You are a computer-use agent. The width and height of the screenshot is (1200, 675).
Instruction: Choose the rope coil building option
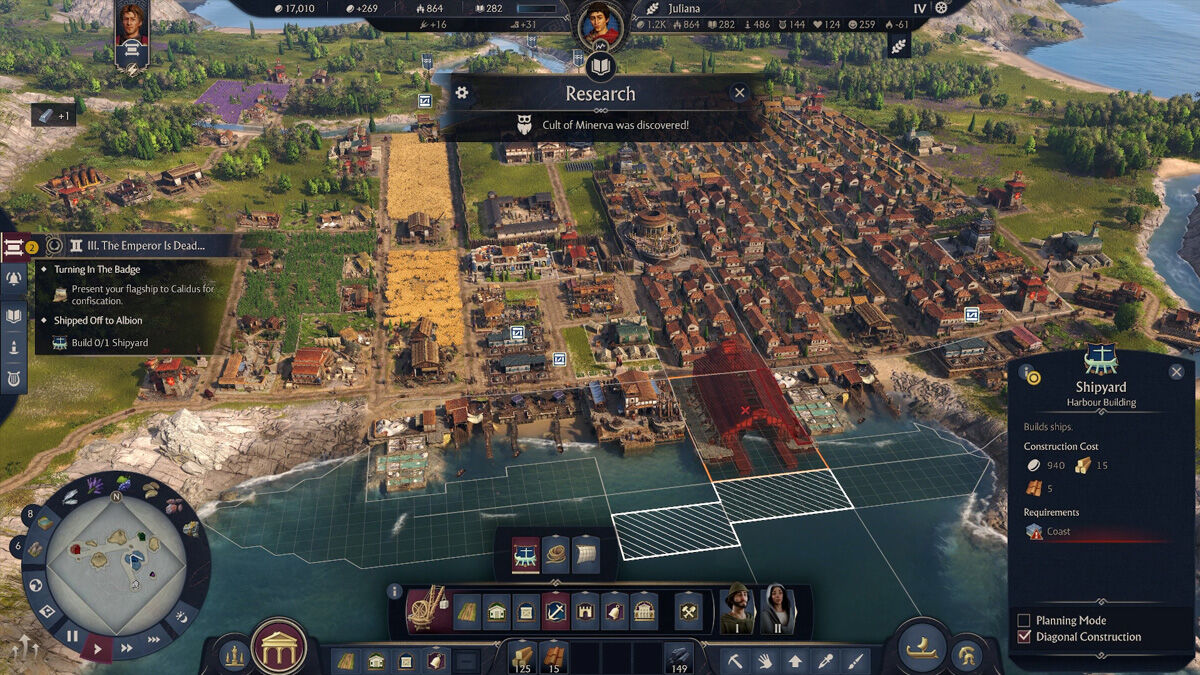[x=556, y=553]
